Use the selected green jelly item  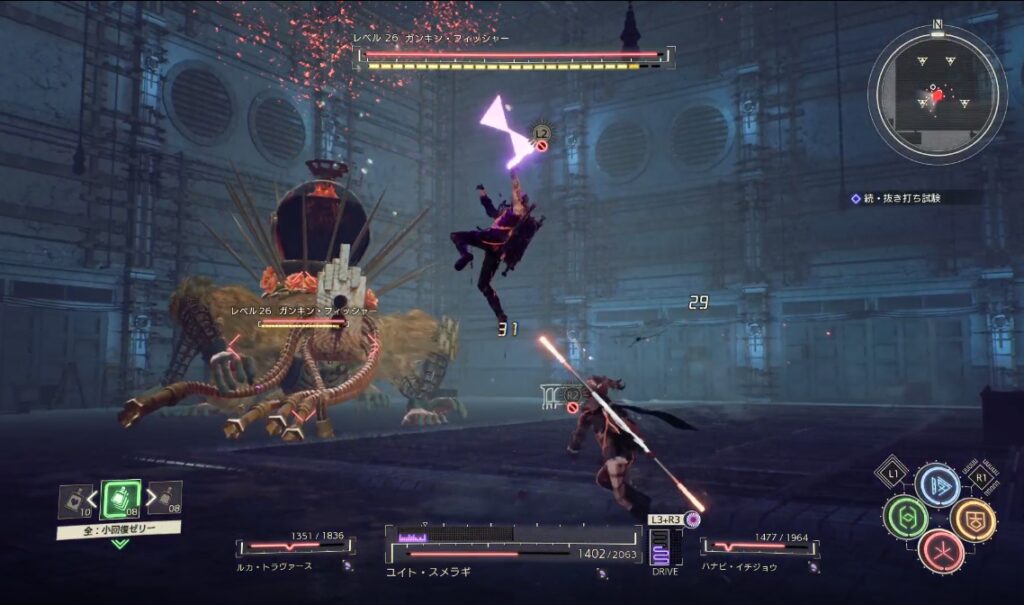coord(120,499)
